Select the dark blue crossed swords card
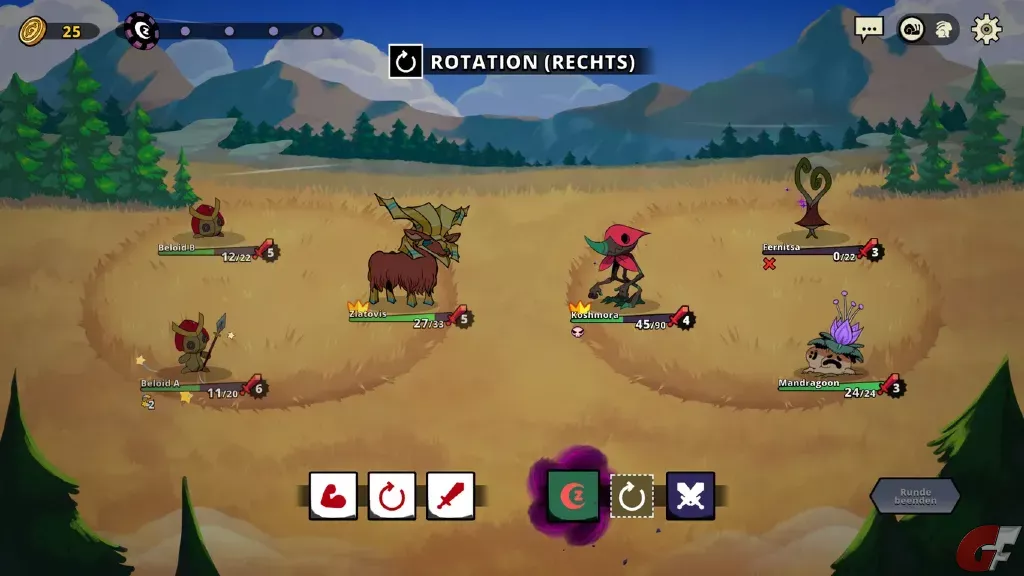 click(690, 496)
